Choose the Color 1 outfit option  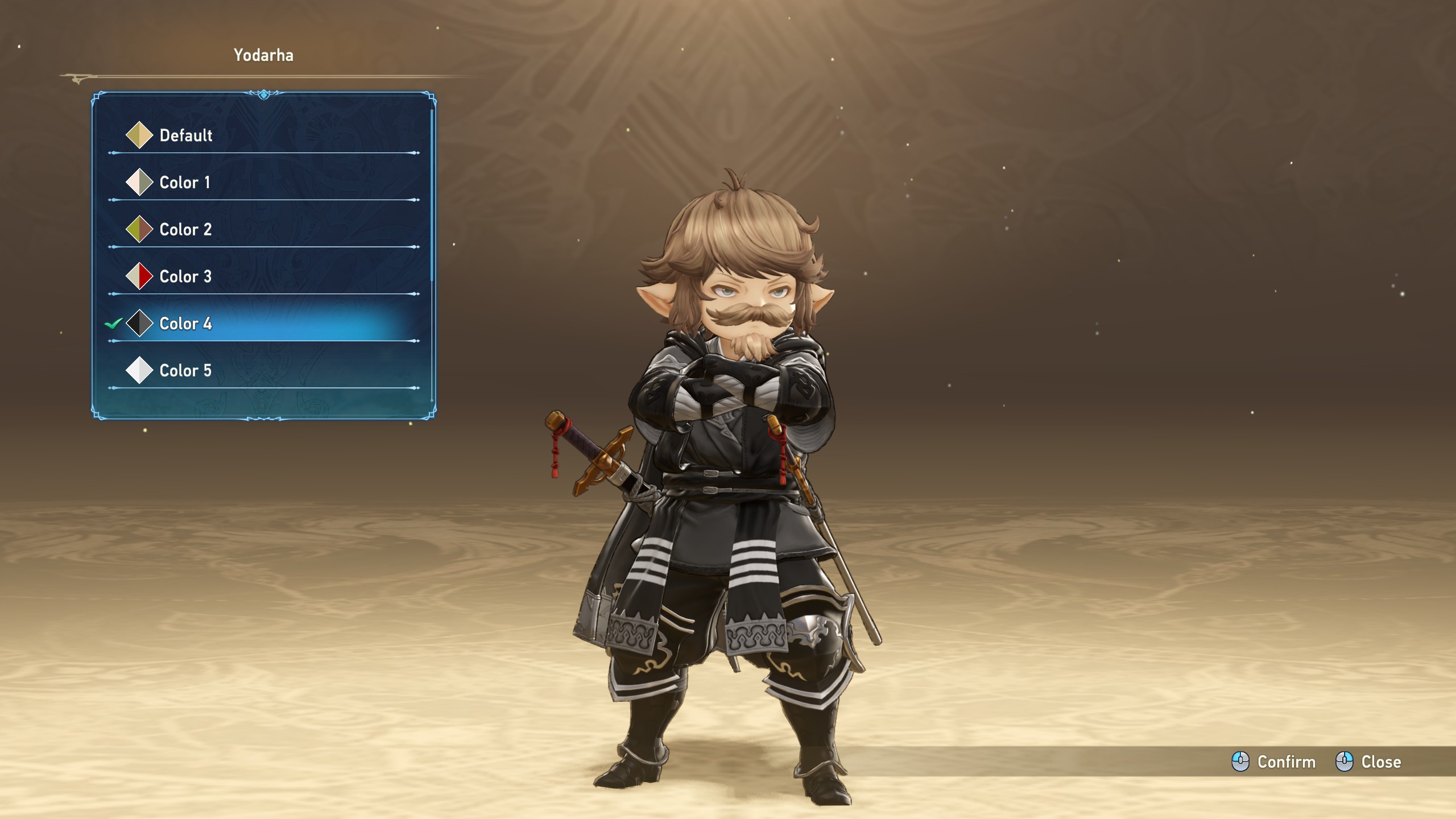184,183
